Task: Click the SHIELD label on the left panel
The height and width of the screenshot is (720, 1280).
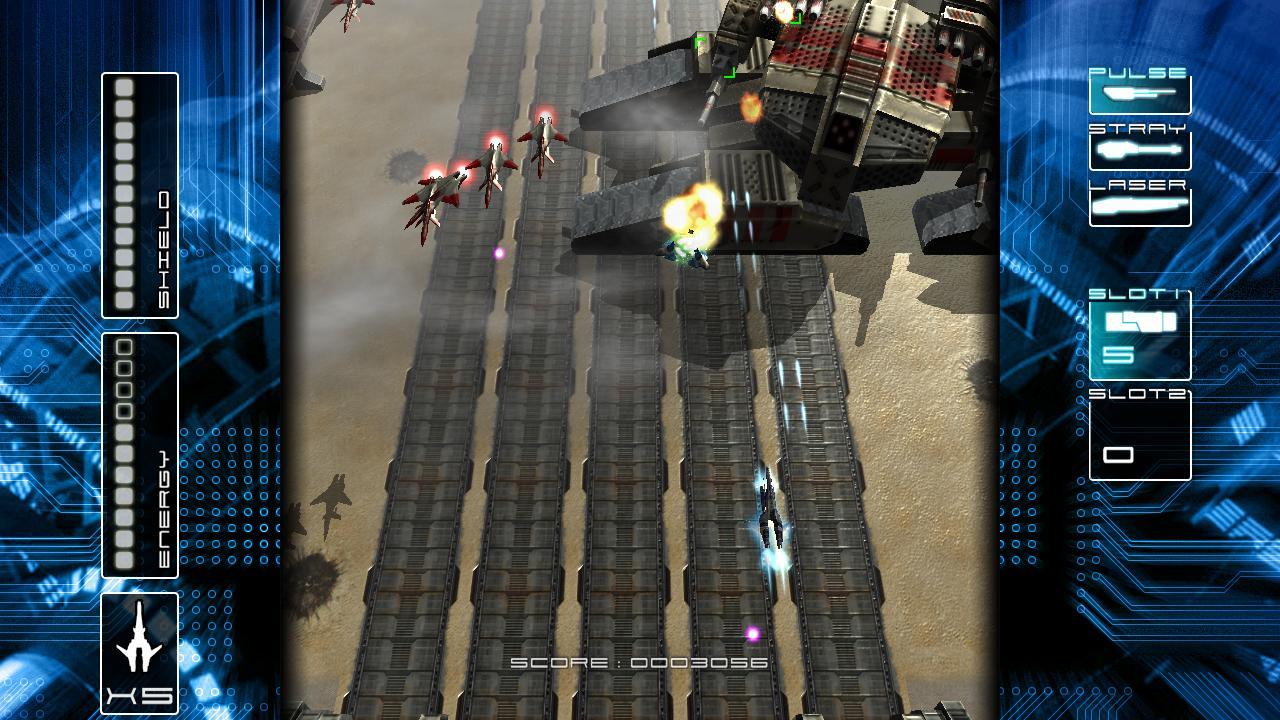Action: (164, 240)
